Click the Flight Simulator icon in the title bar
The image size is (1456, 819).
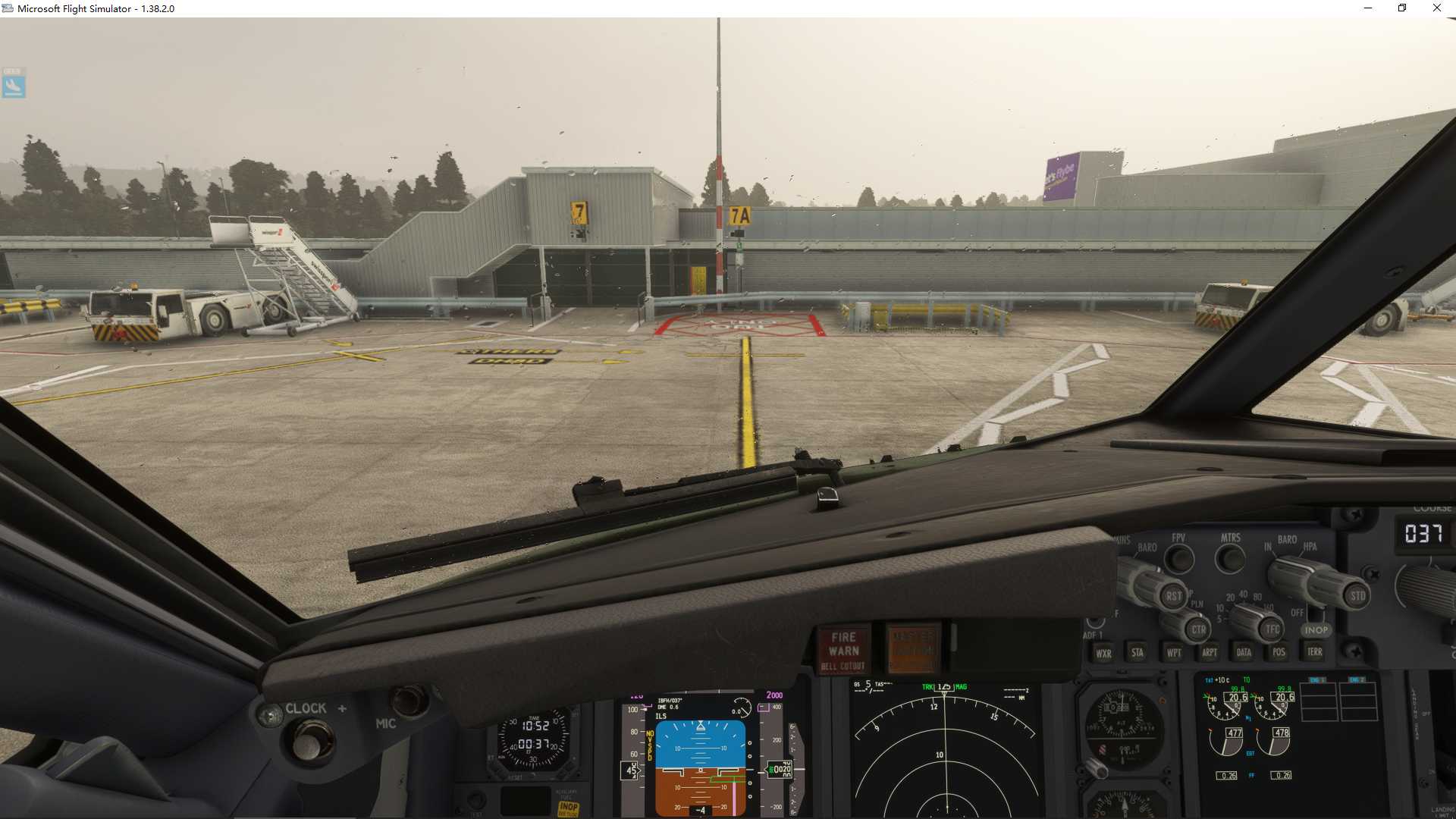pyautogui.click(x=8, y=8)
